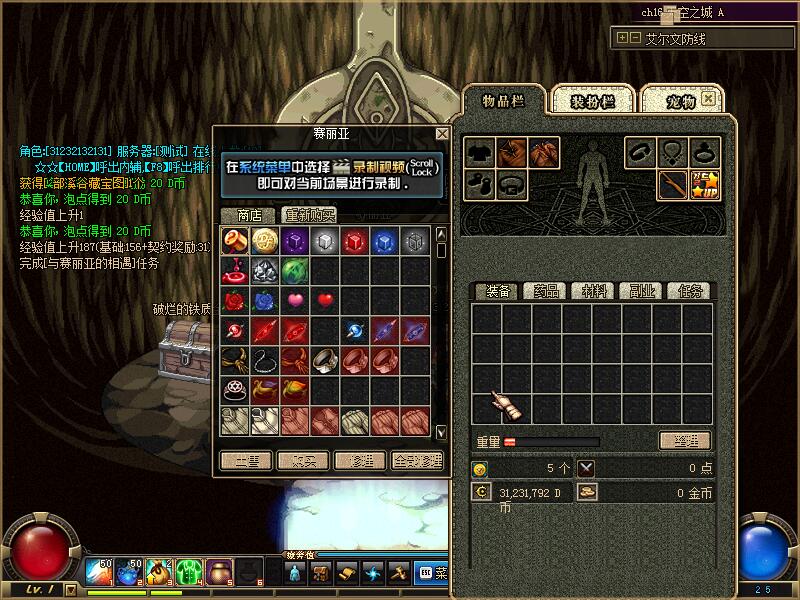Select the 重新购买 buyback tab
Viewport: 800px width, 600px height.
[308, 215]
